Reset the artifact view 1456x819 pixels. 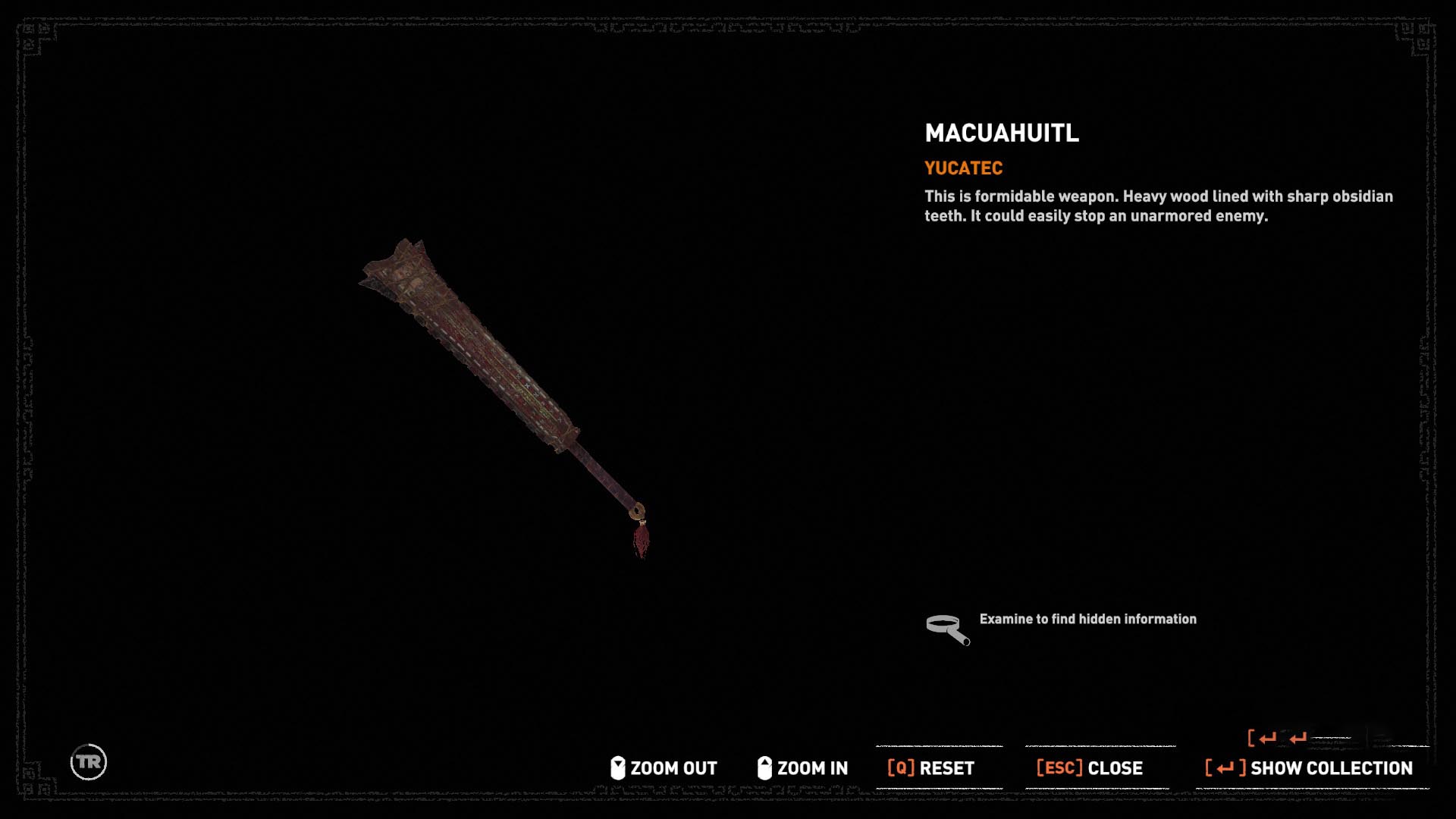931,768
